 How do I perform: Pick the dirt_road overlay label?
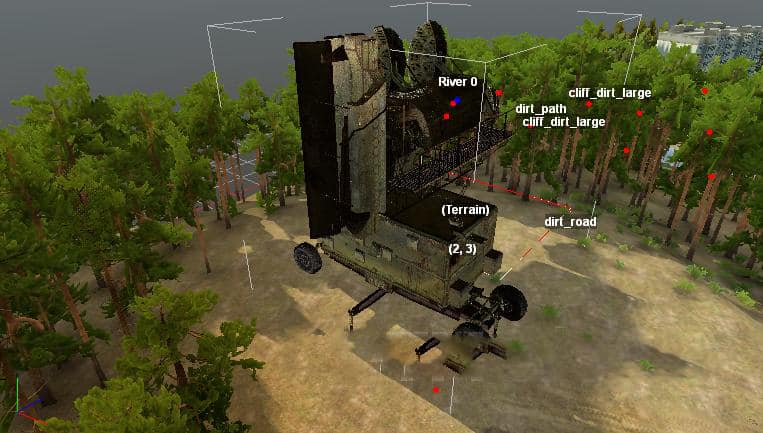tap(570, 221)
